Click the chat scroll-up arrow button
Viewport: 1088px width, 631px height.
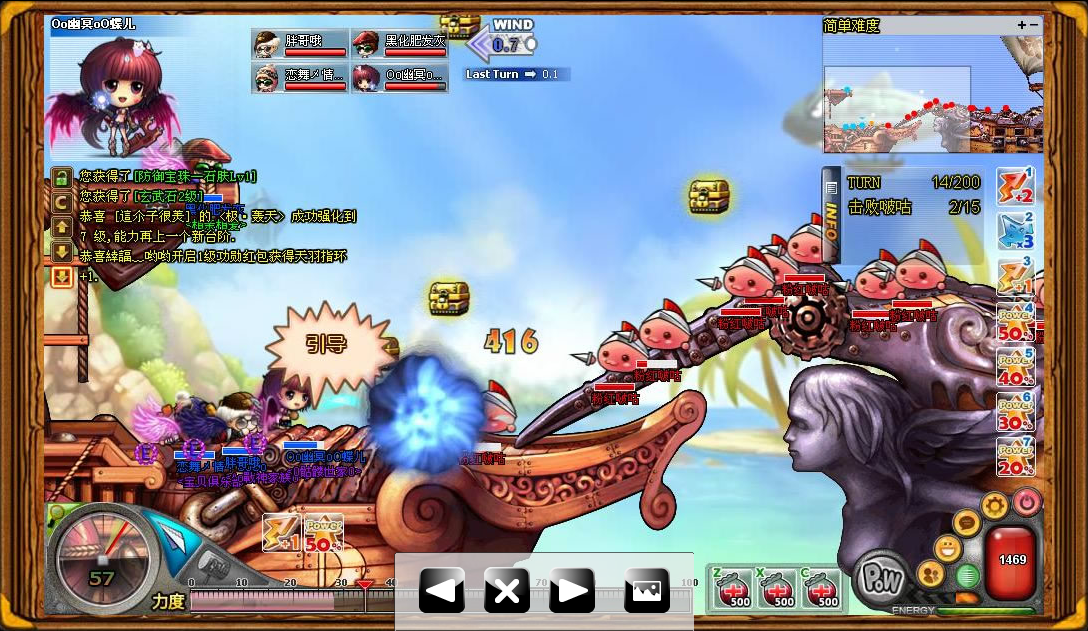(x=62, y=227)
